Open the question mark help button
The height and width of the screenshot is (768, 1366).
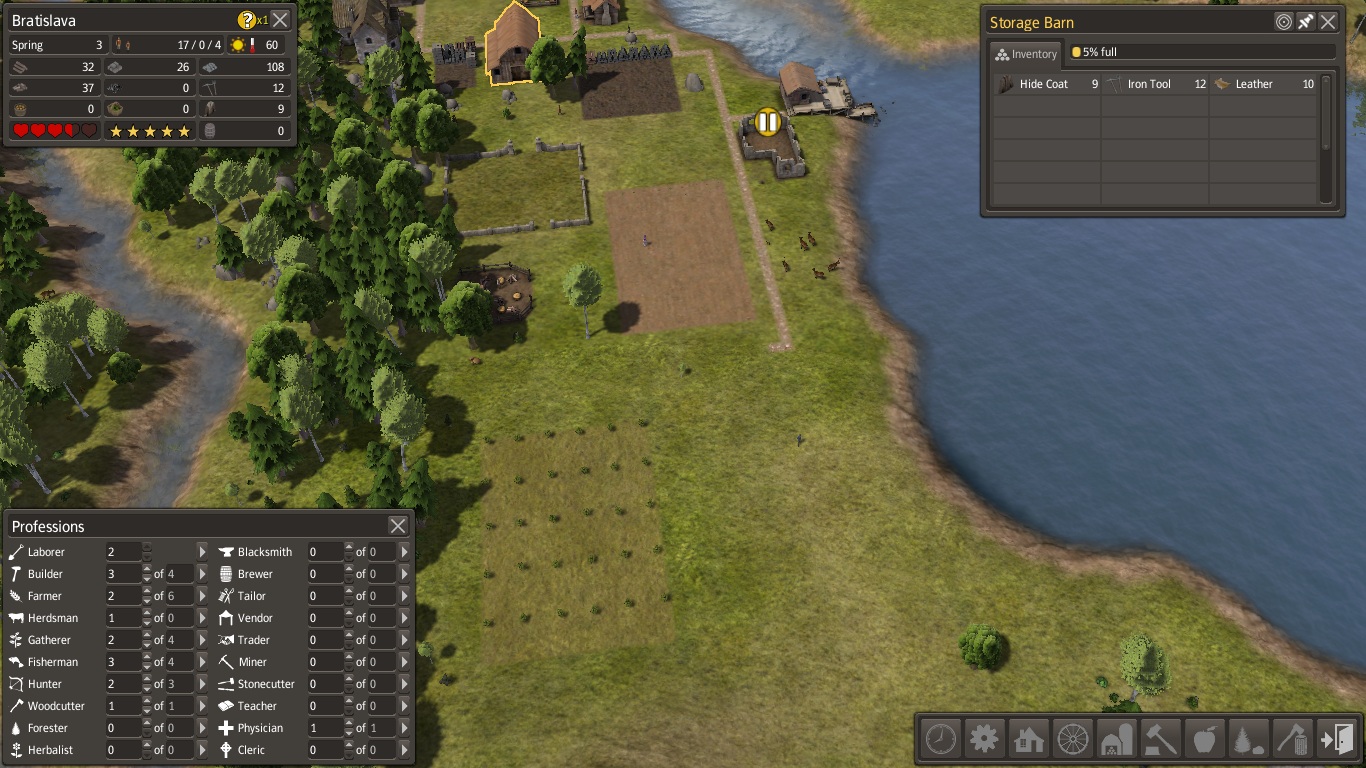pos(247,20)
